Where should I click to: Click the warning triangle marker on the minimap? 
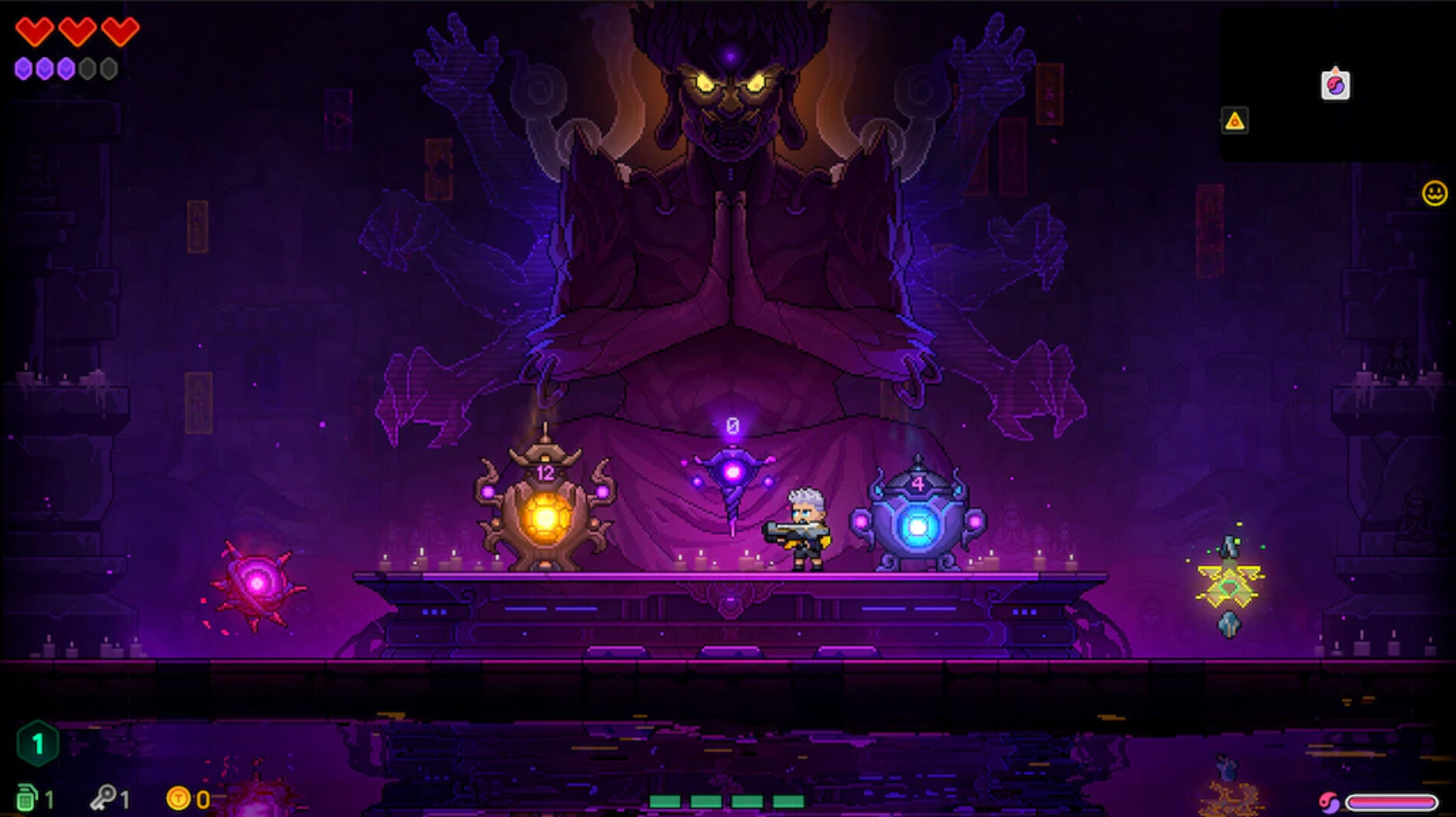[x=1234, y=121]
